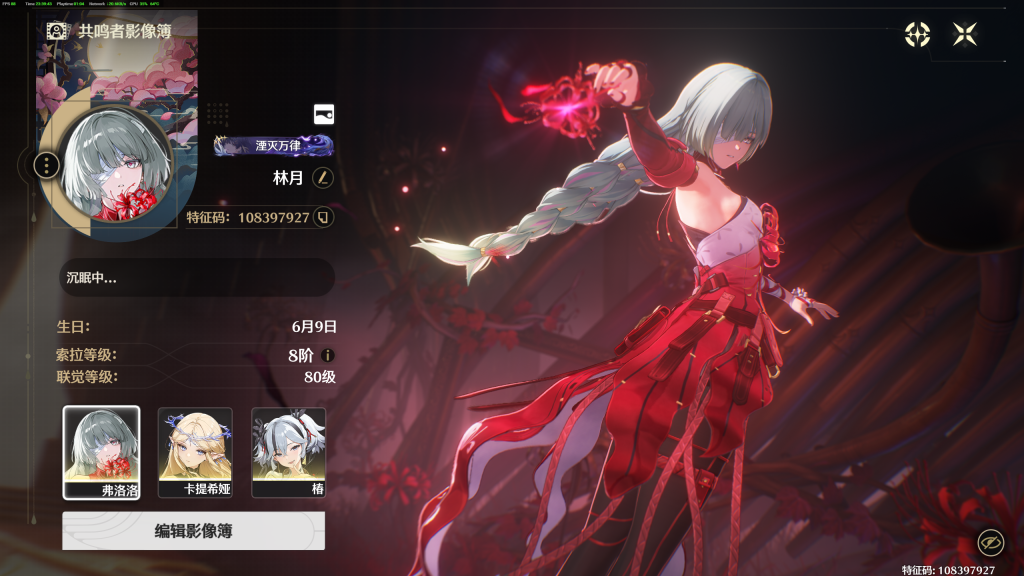This screenshot has width=1024, height=576.
Task: Choose the 卡提希娅 character portrait
Action: click(195, 452)
